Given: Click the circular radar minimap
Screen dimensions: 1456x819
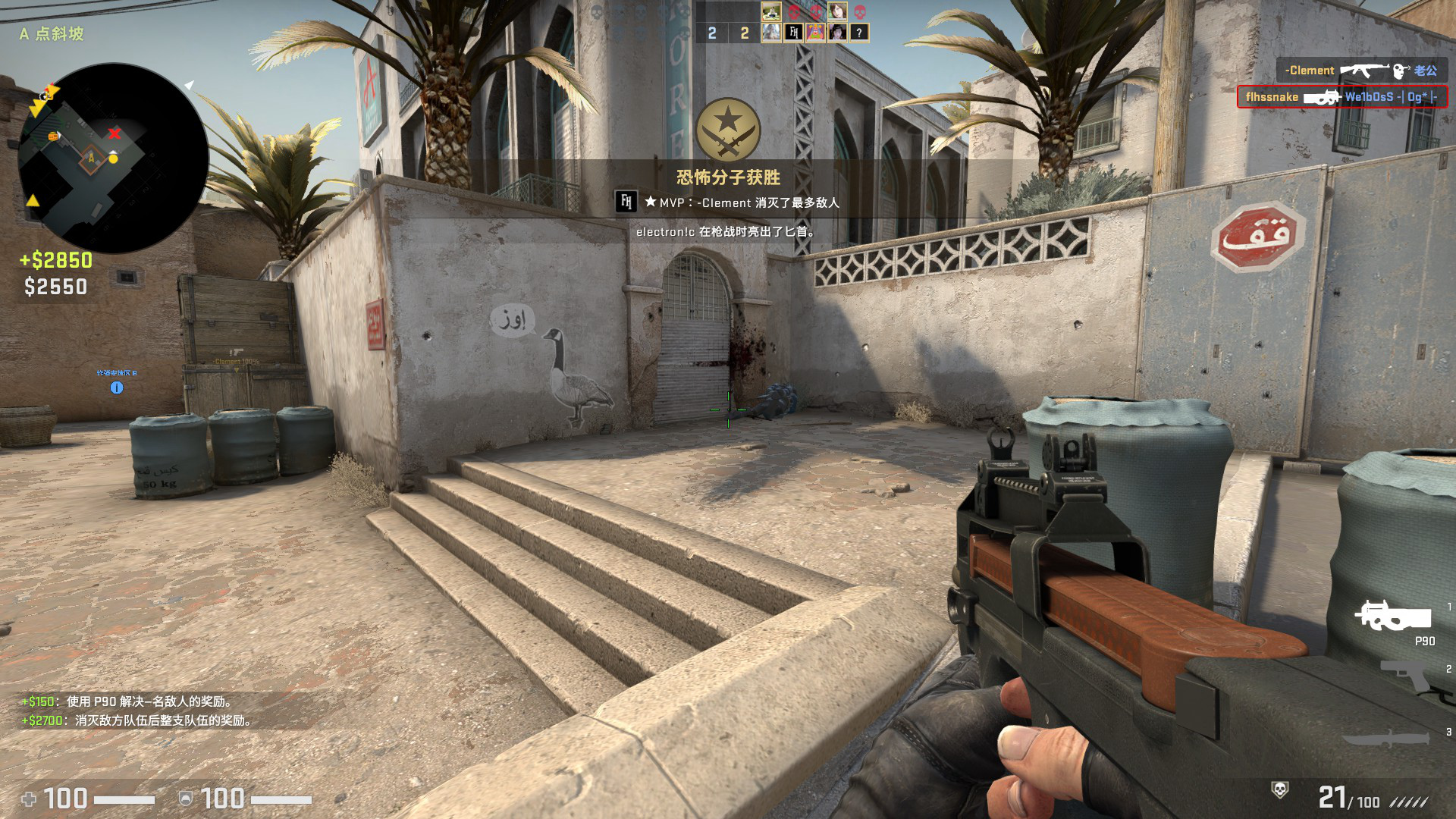Looking at the screenshot, I should (113, 158).
